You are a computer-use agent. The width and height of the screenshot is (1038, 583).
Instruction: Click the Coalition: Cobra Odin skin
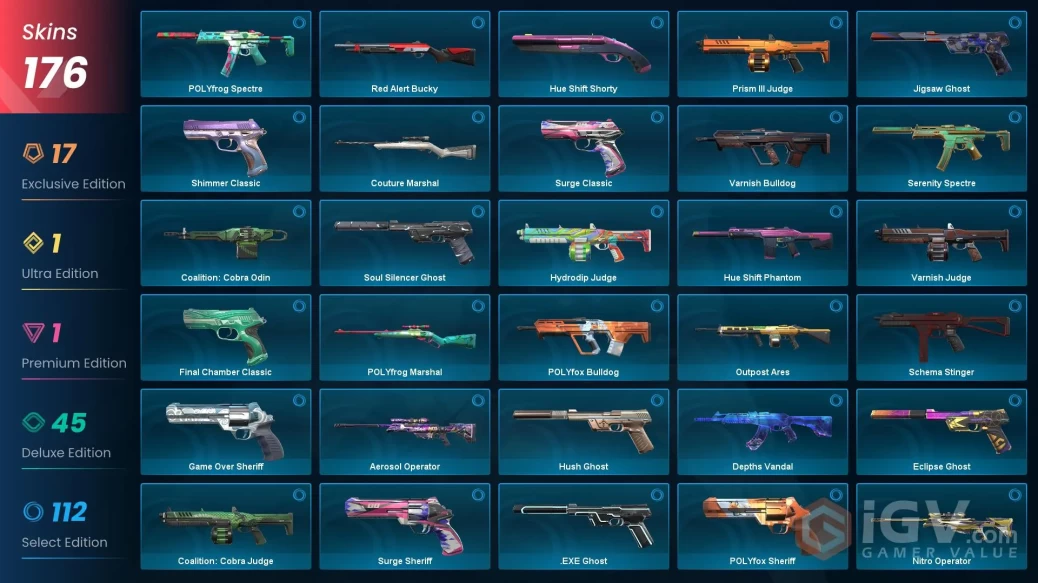(x=225, y=242)
